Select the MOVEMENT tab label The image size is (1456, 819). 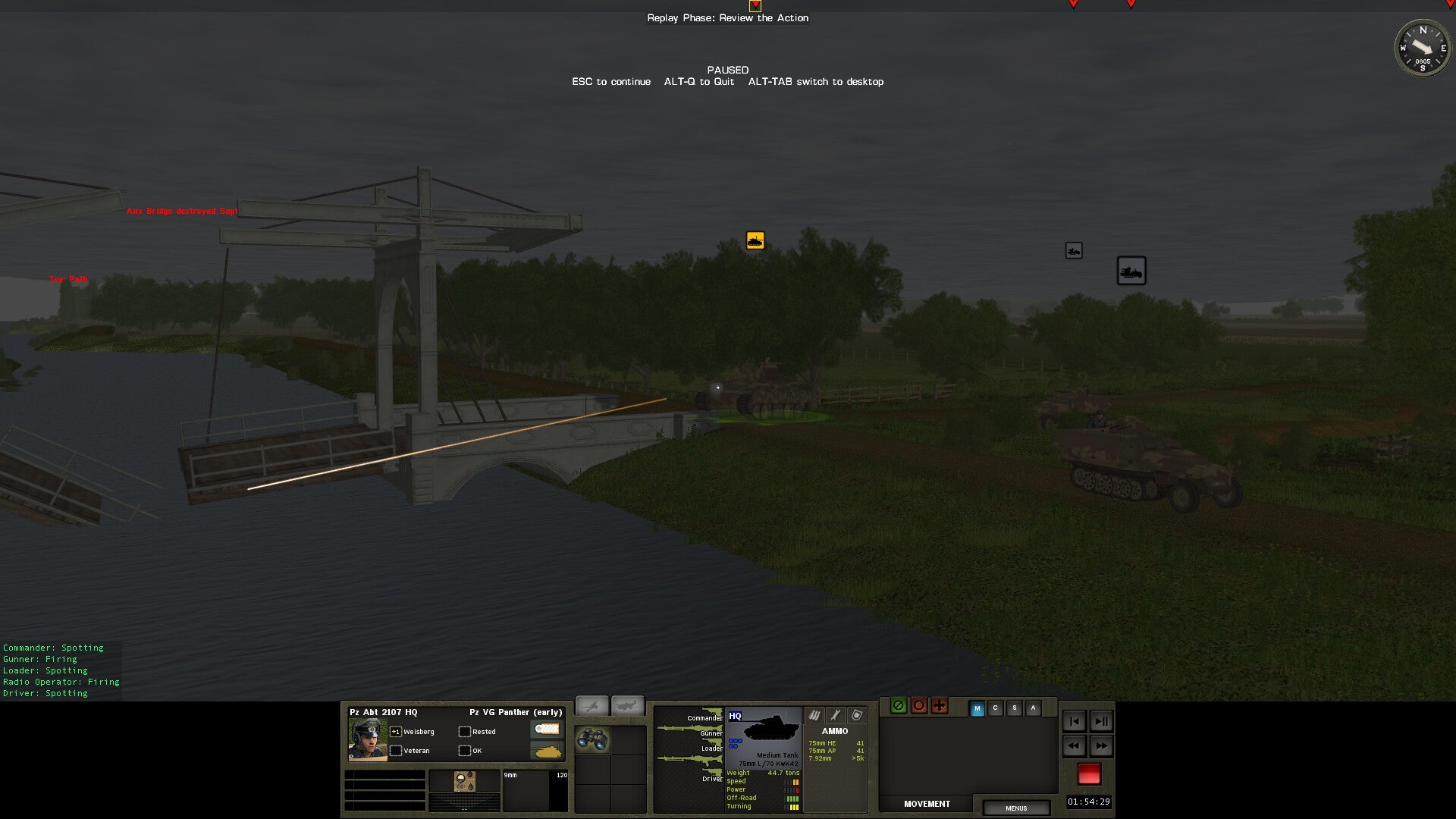click(927, 804)
